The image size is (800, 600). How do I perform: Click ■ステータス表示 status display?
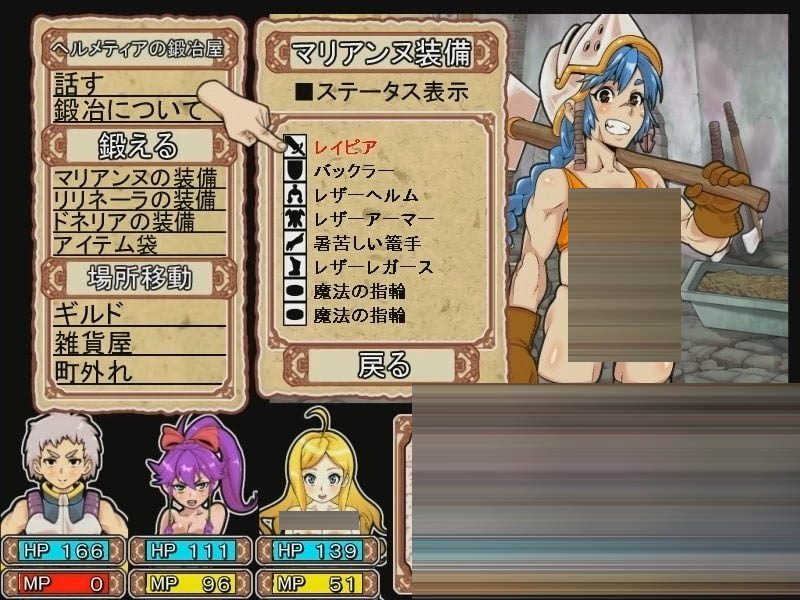(381, 93)
